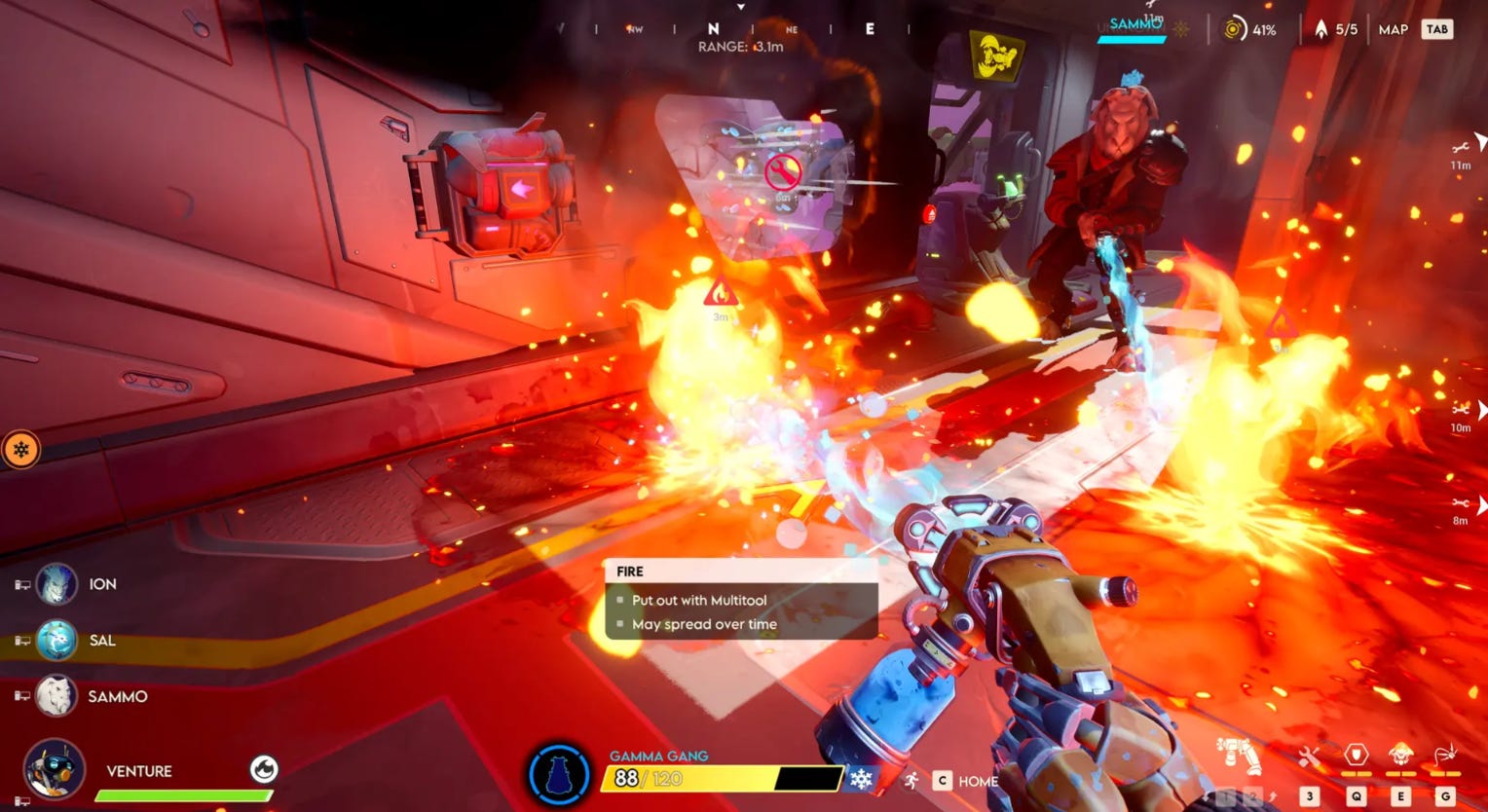1488x812 pixels.
Task: Select Sal's teammate portrait
Action: [56, 641]
